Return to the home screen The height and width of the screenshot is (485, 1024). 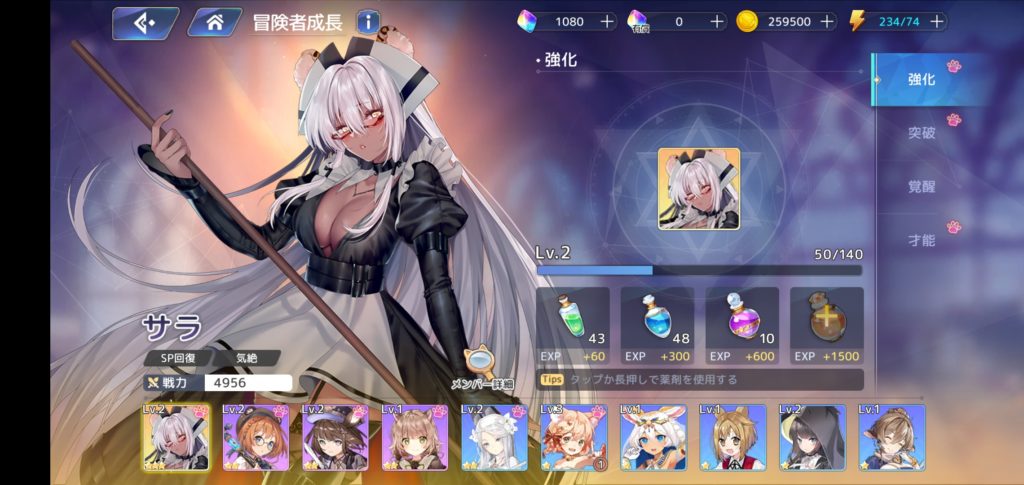(x=214, y=22)
